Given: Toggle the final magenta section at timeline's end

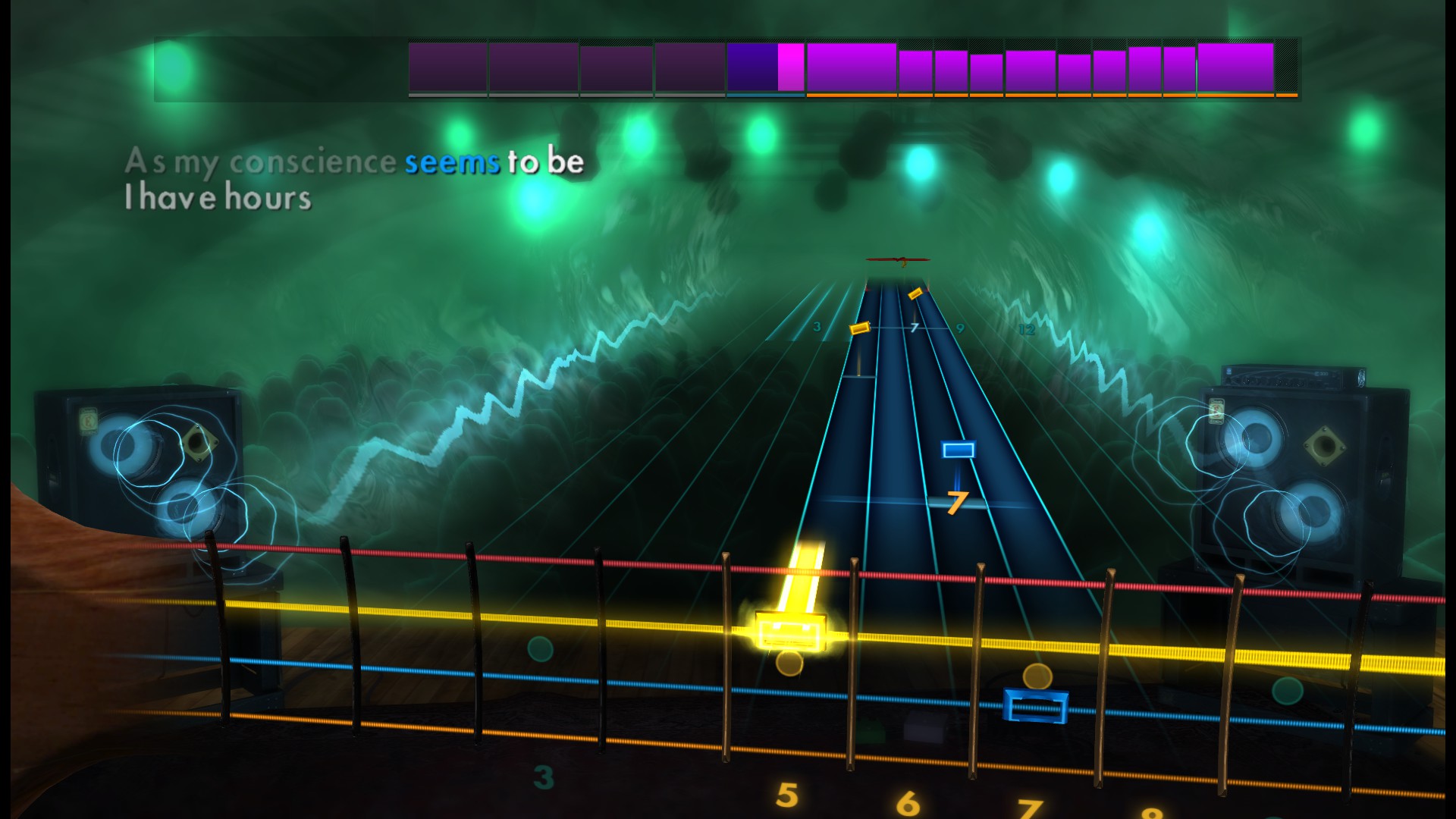Looking at the screenshot, I should click(1236, 70).
